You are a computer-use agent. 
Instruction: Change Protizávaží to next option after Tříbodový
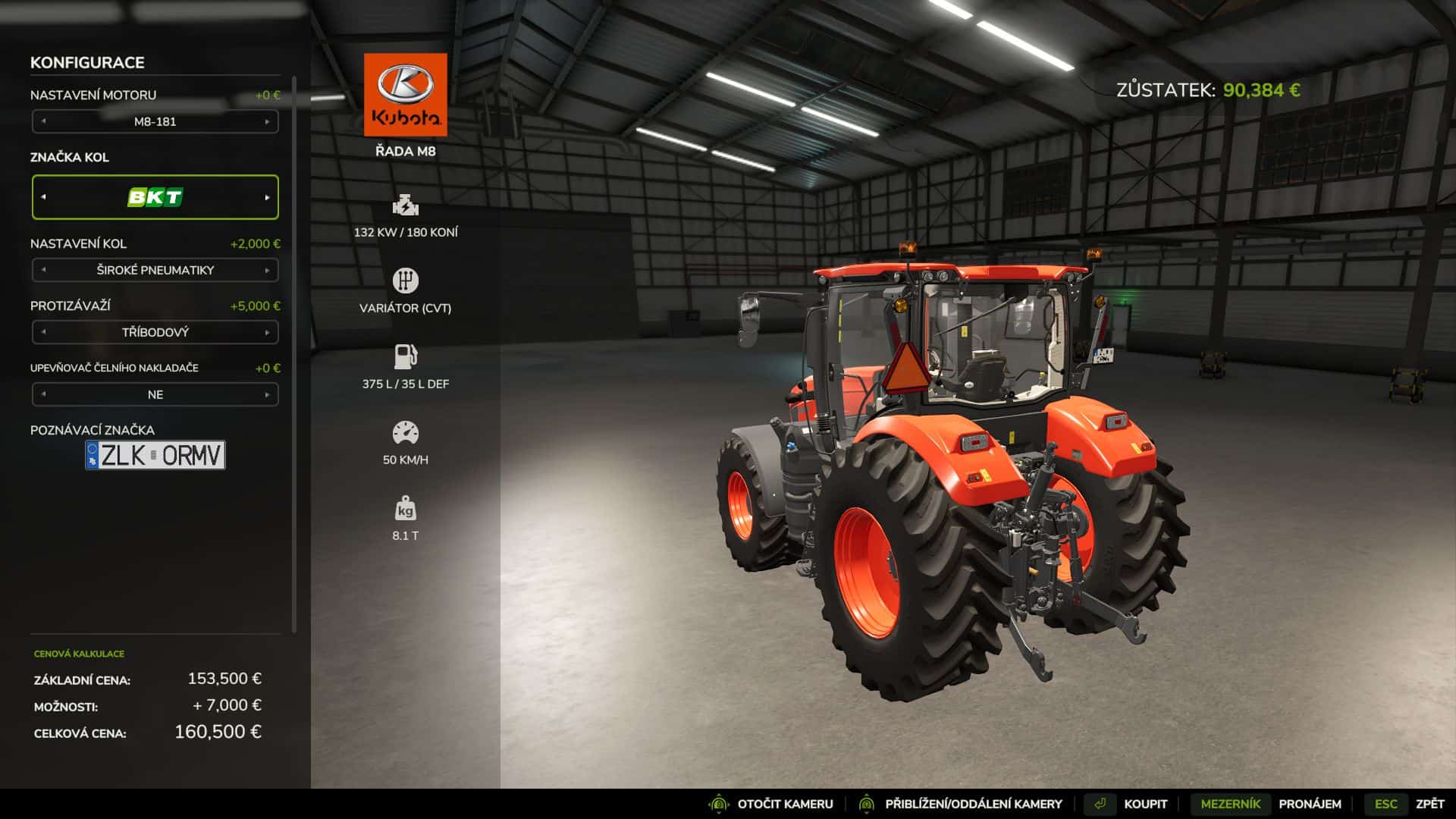[267, 332]
